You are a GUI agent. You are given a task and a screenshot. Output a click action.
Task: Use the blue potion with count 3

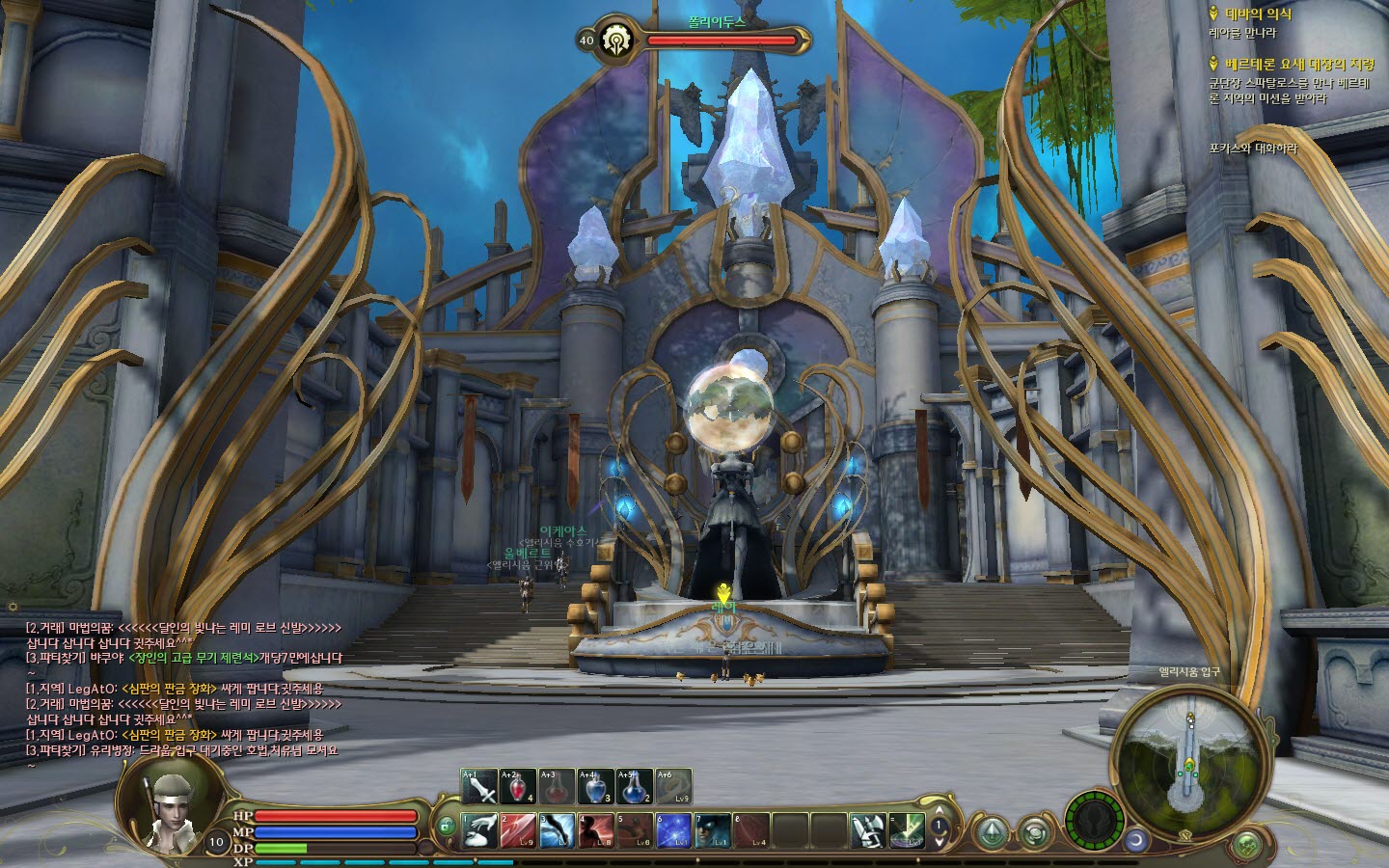point(595,787)
